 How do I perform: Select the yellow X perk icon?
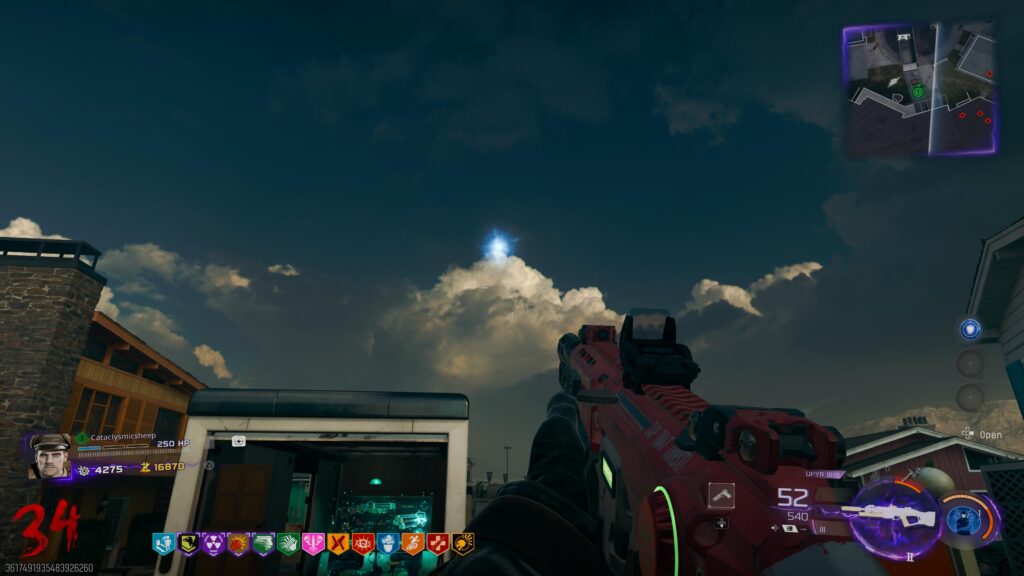coord(338,544)
